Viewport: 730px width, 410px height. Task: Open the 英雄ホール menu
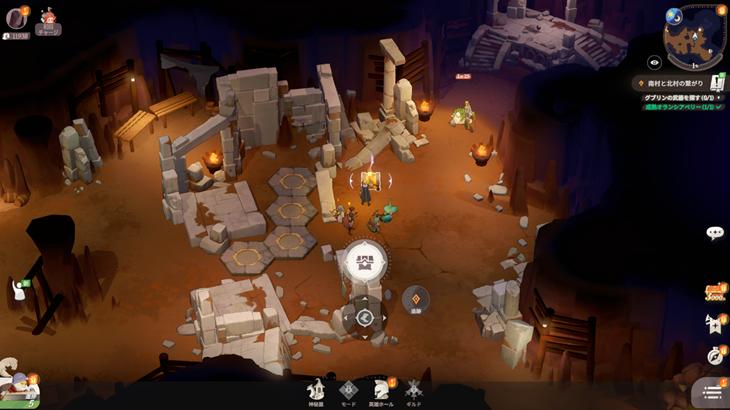(x=381, y=391)
